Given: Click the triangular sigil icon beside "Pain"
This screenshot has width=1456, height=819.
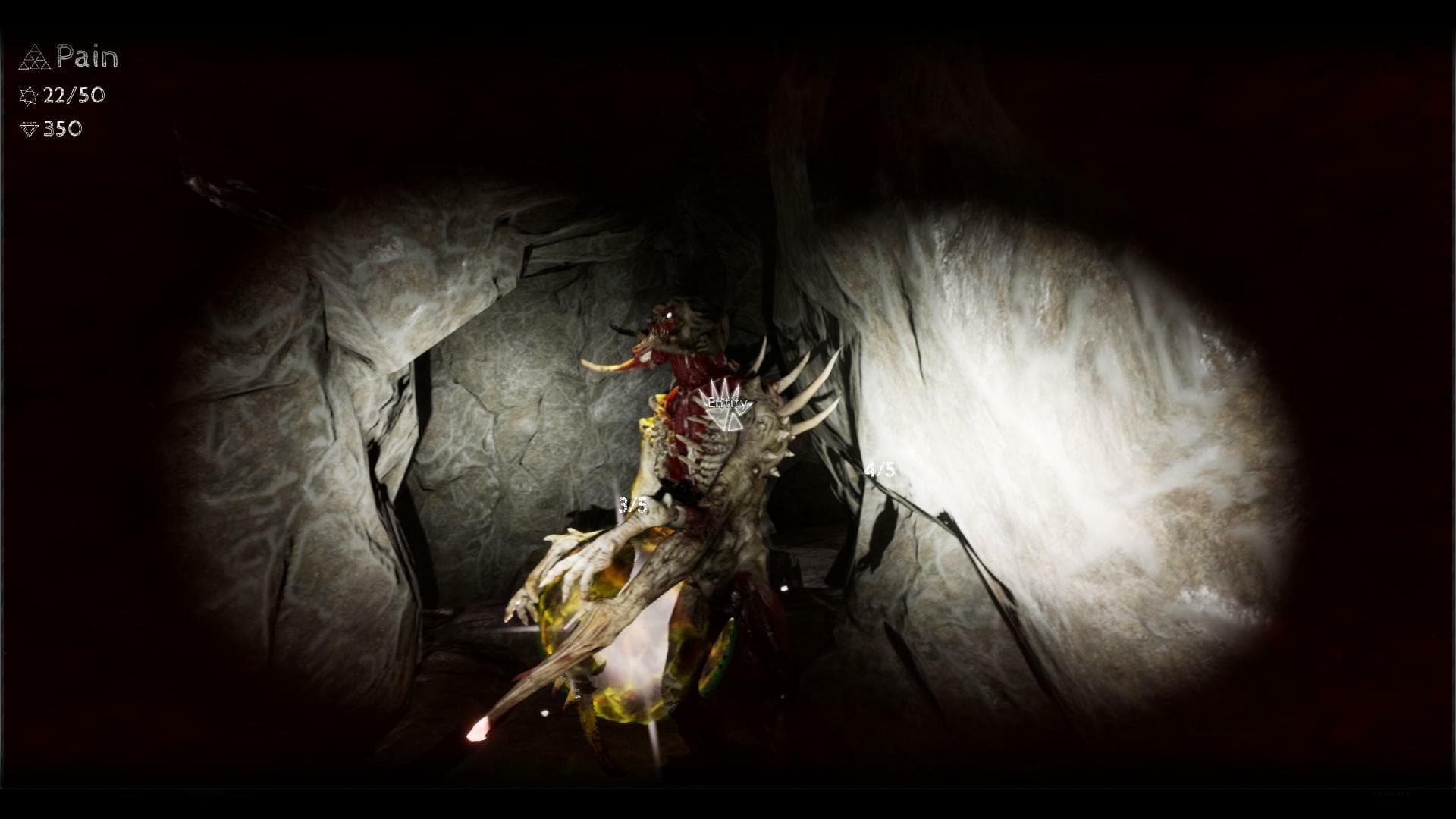Looking at the screenshot, I should 33,55.
